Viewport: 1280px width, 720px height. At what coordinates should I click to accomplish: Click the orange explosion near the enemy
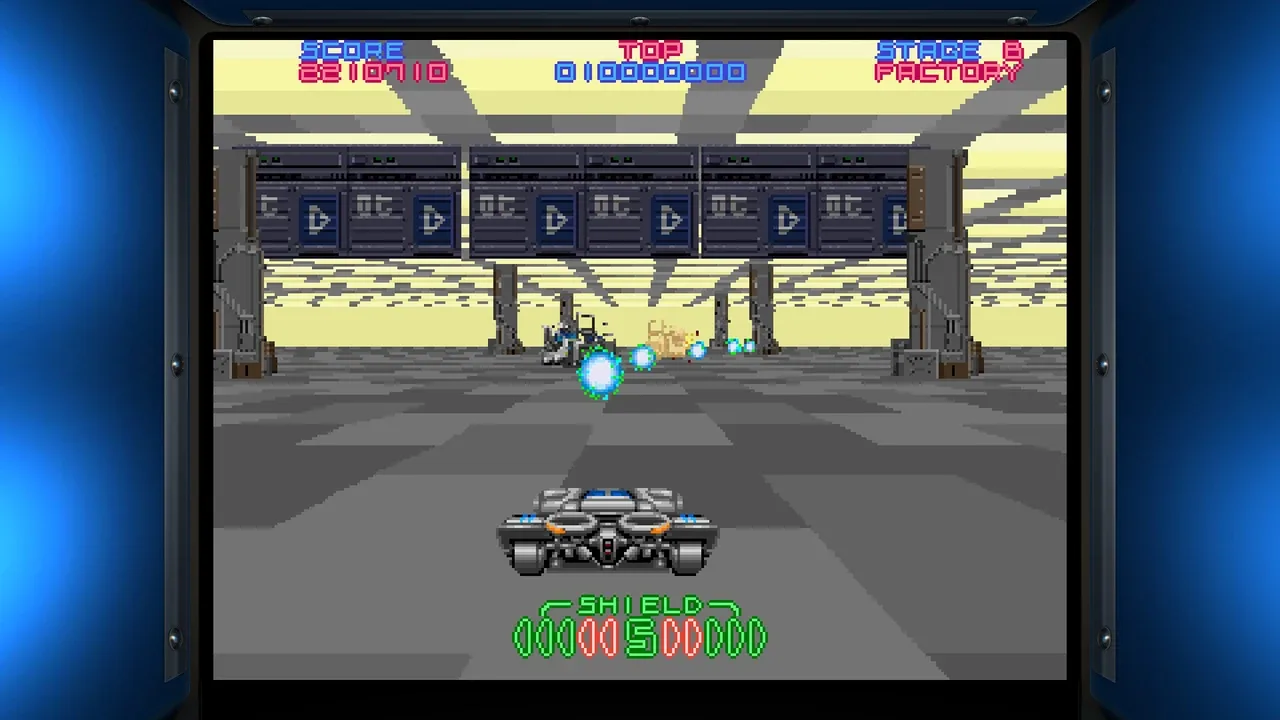(x=666, y=337)
